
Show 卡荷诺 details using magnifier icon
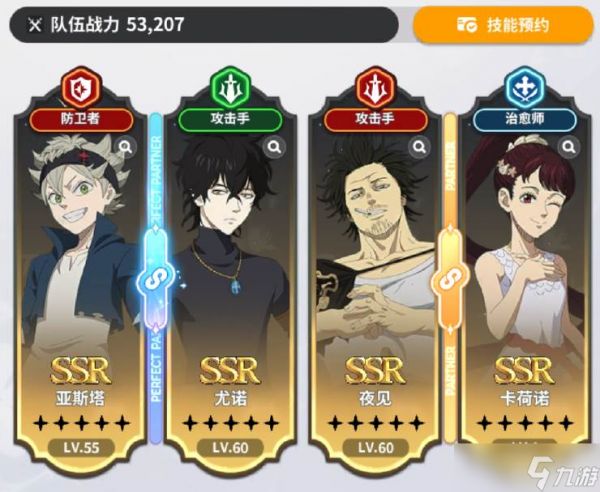click(x=568, y=147)
